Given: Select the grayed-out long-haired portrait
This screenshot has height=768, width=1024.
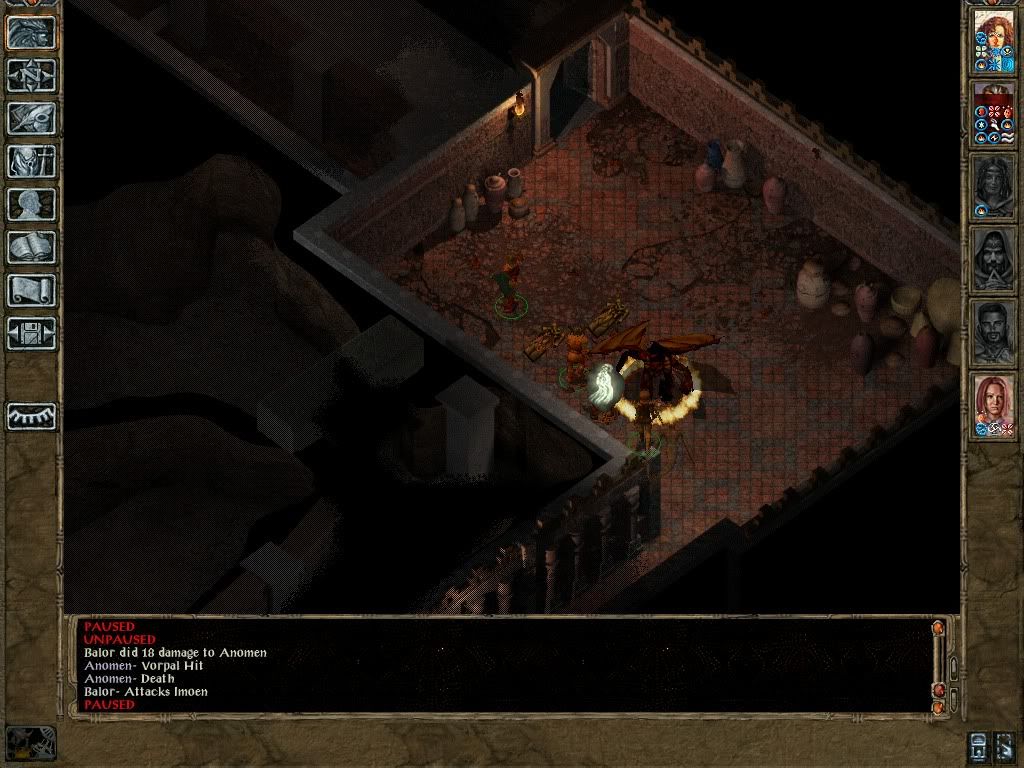Looking at the screenshot, I should click(x=994, y=186).
